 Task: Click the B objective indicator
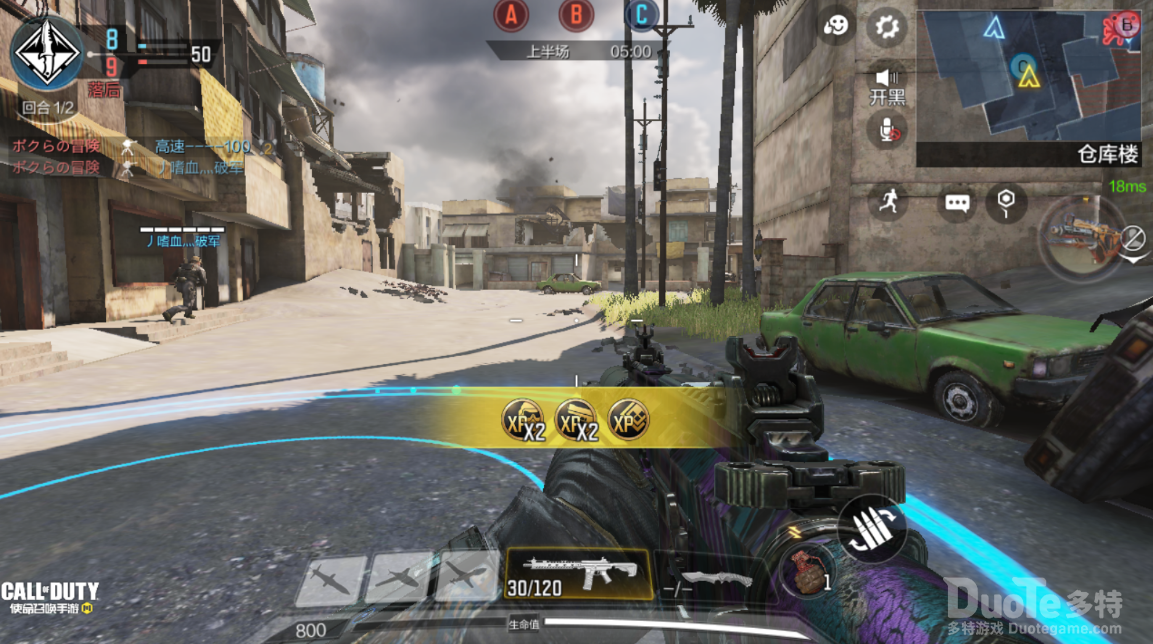(576, 15)
